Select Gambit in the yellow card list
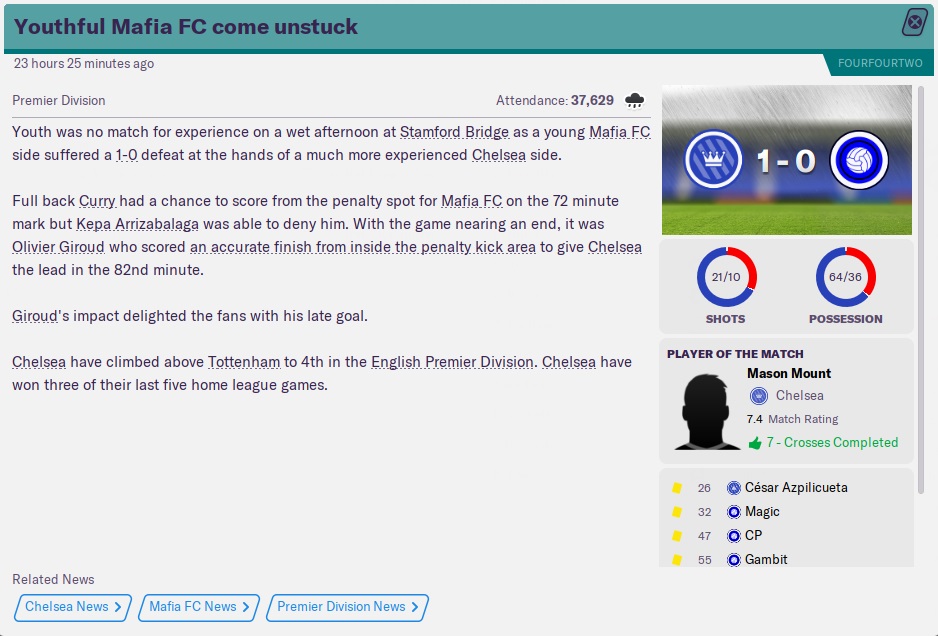This screenshot has height=636, width=938. [766, 560]
